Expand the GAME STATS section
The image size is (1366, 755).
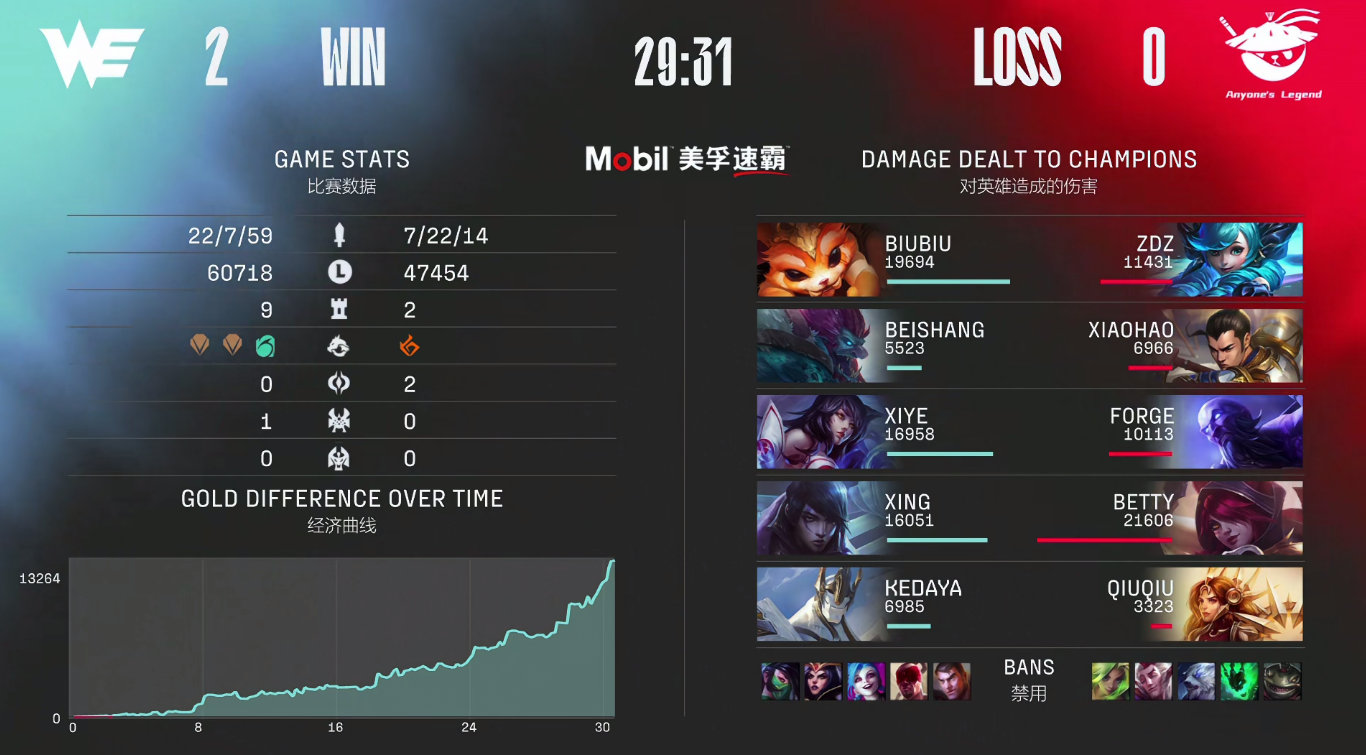pos(342,158)
